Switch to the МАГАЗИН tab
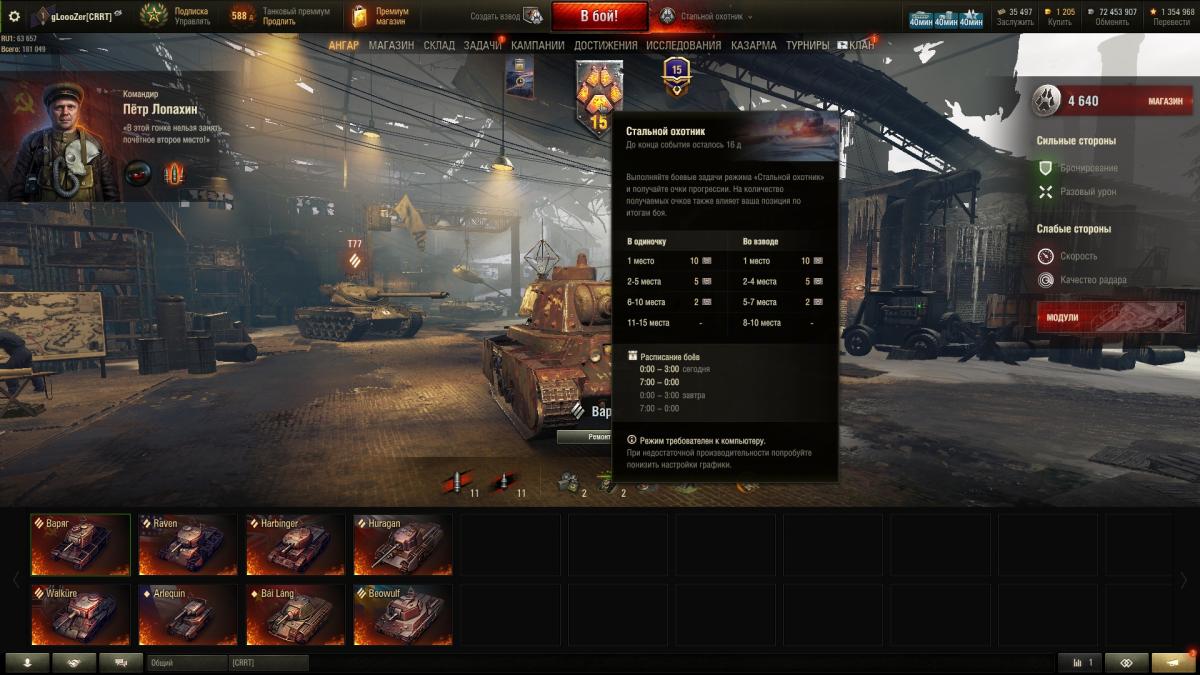 [x=391, y=45]
